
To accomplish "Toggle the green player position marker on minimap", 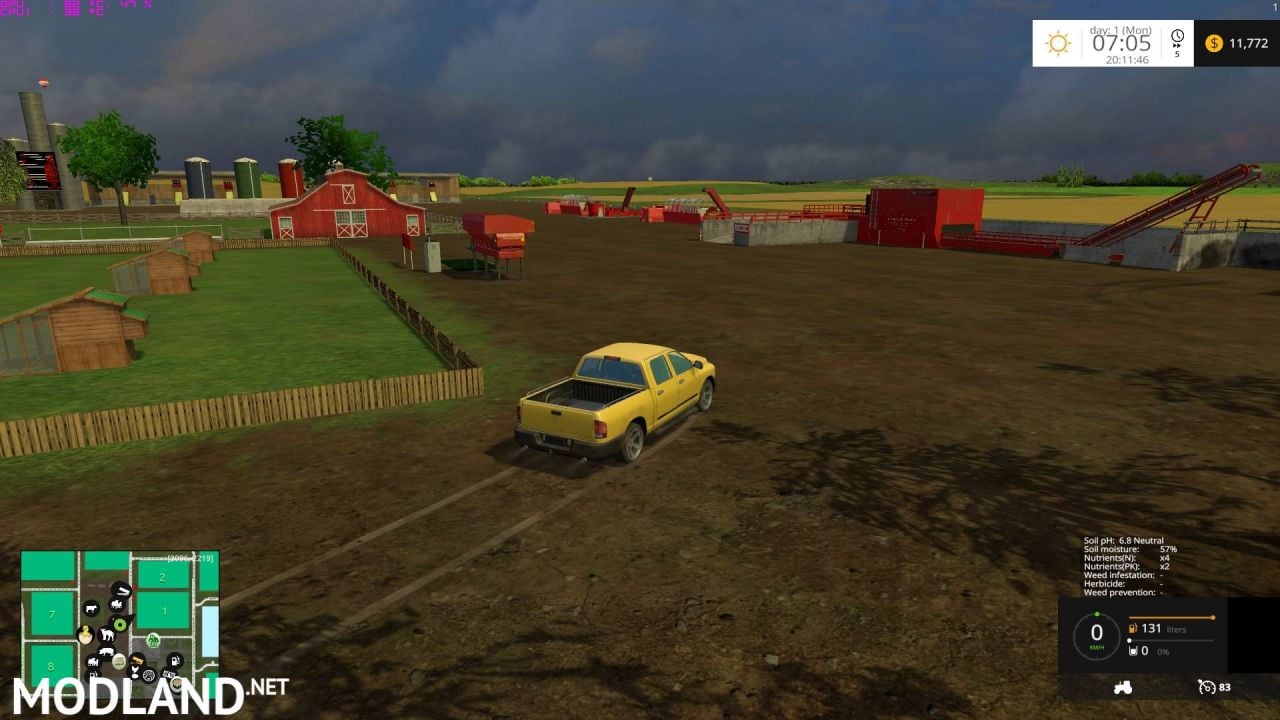I will 120,624.
